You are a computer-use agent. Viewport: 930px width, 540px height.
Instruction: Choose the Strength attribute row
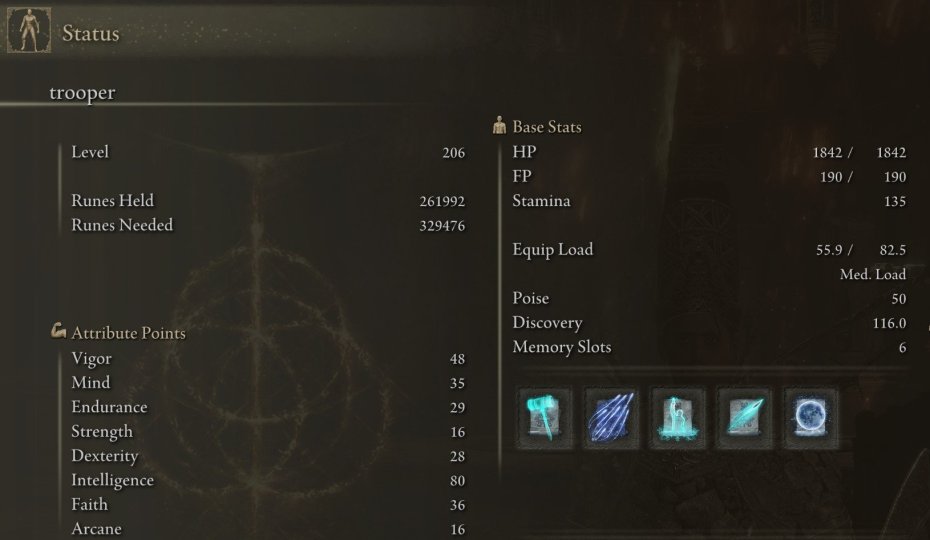[x=267, y=431]
